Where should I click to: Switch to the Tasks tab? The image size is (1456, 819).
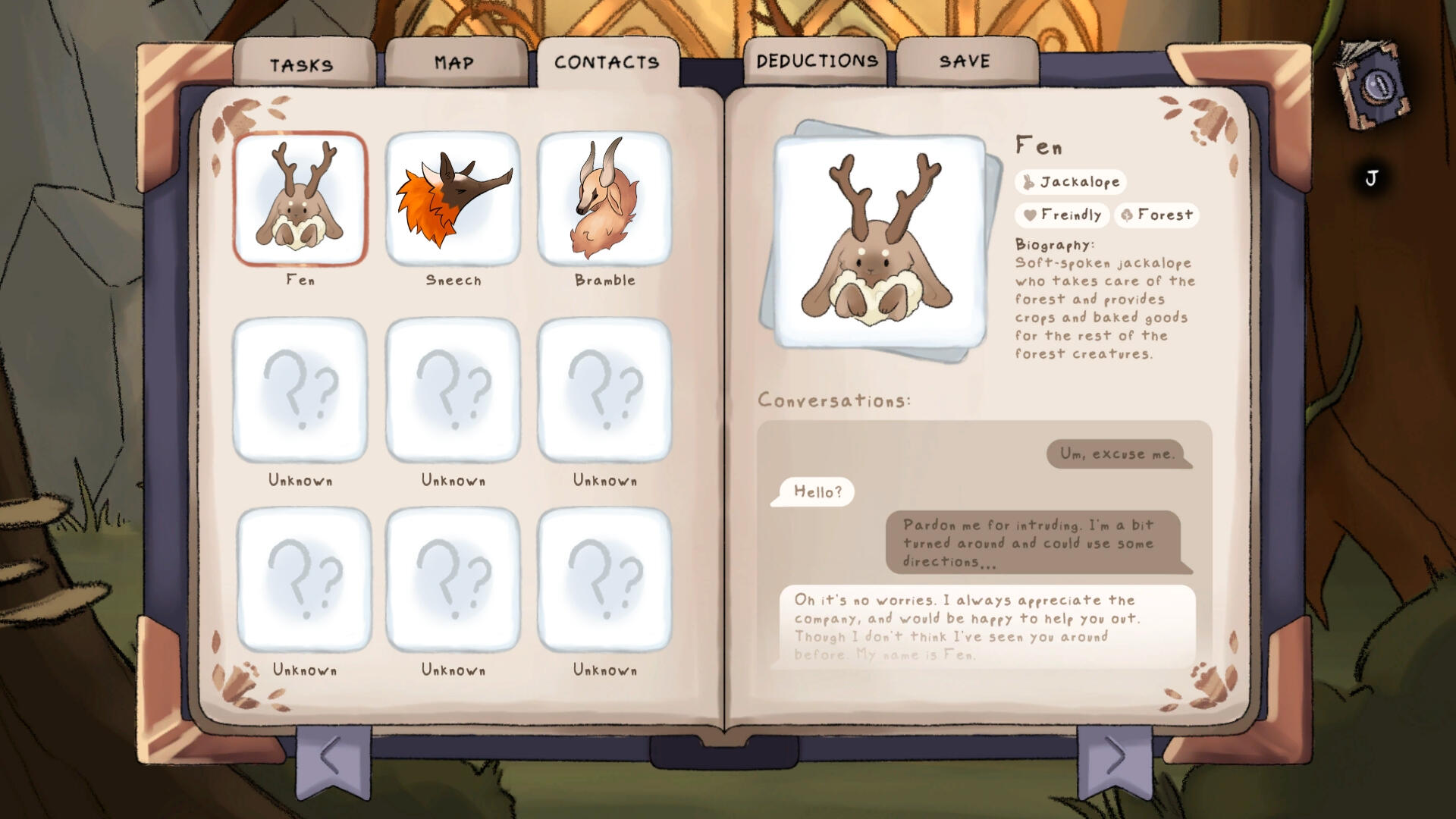coord(302,65)
